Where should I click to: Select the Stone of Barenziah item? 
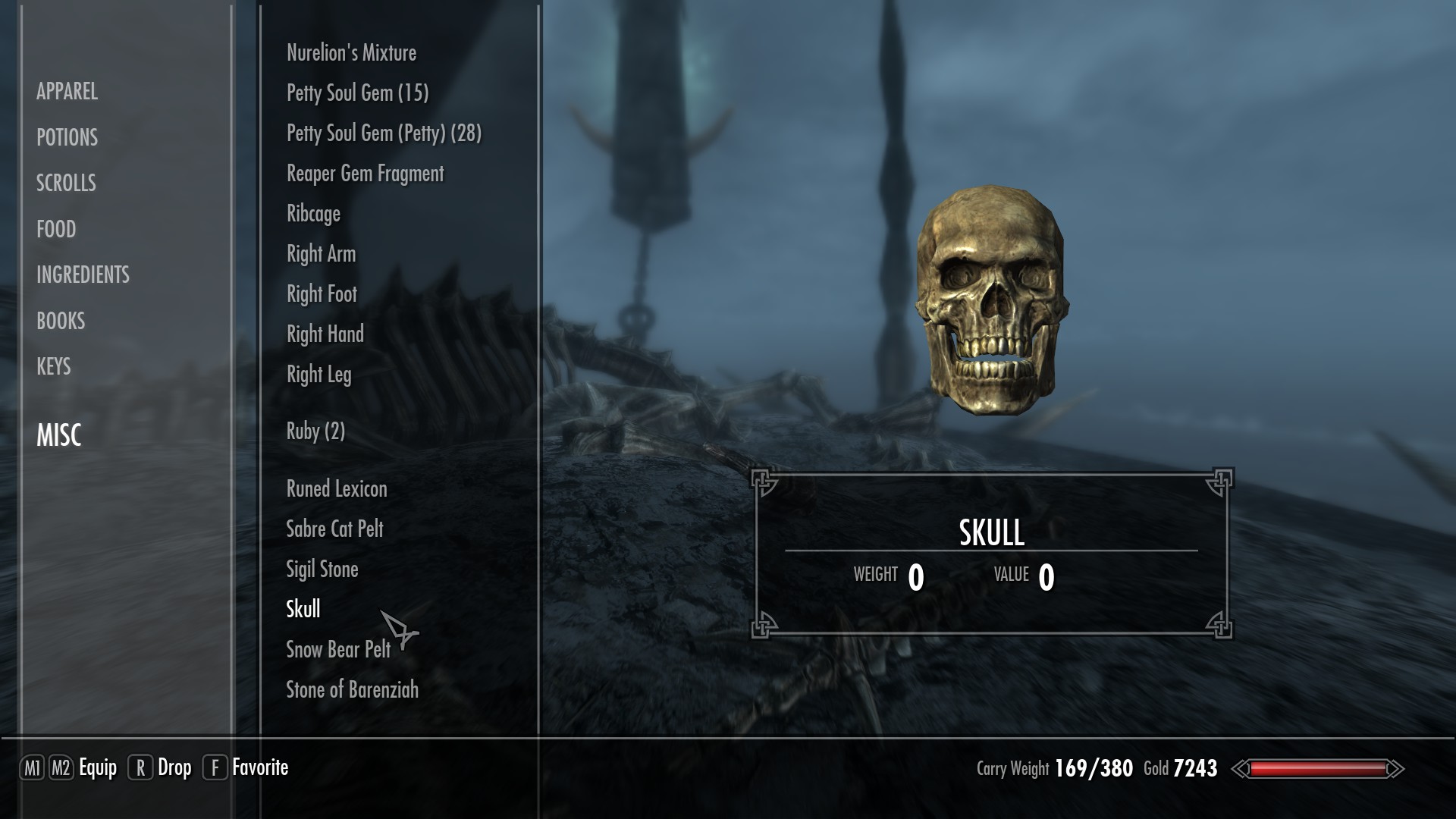coord(352,690)
